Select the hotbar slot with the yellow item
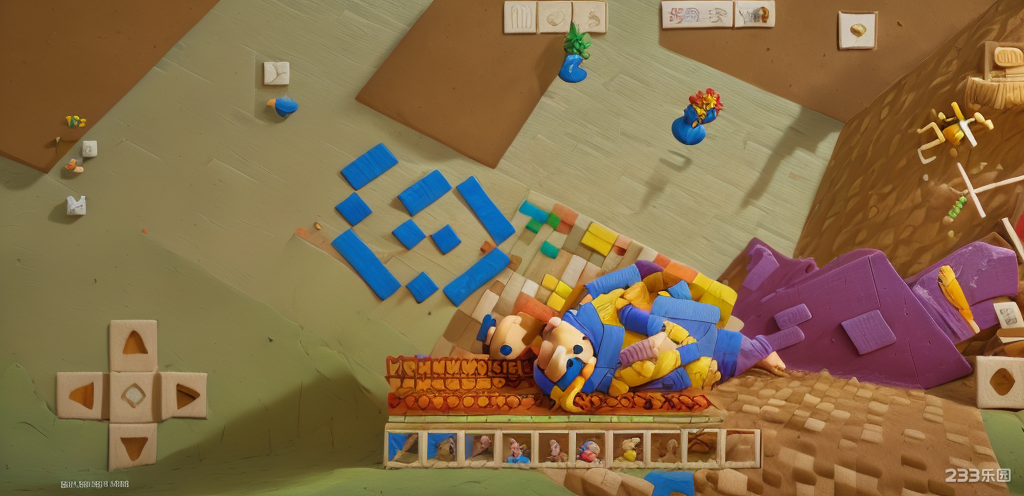 (628, 449)
